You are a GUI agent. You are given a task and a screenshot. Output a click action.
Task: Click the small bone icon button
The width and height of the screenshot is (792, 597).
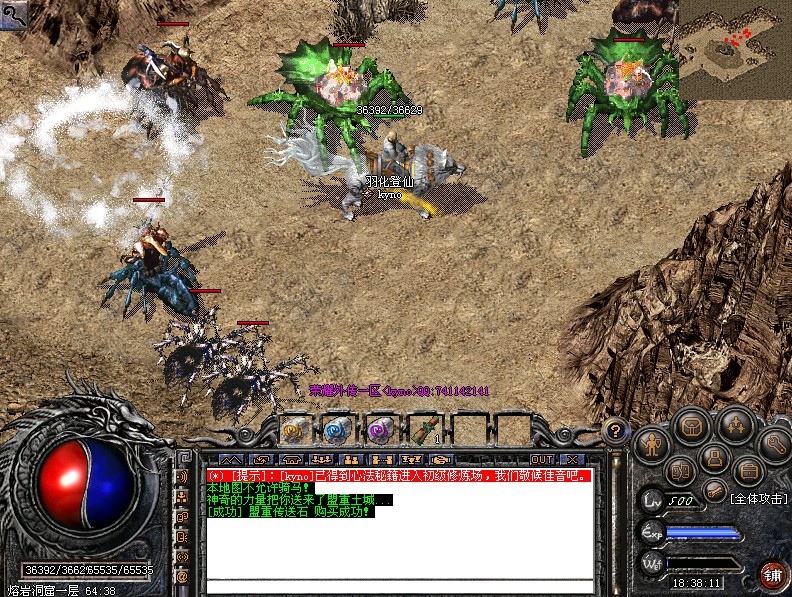714,490
